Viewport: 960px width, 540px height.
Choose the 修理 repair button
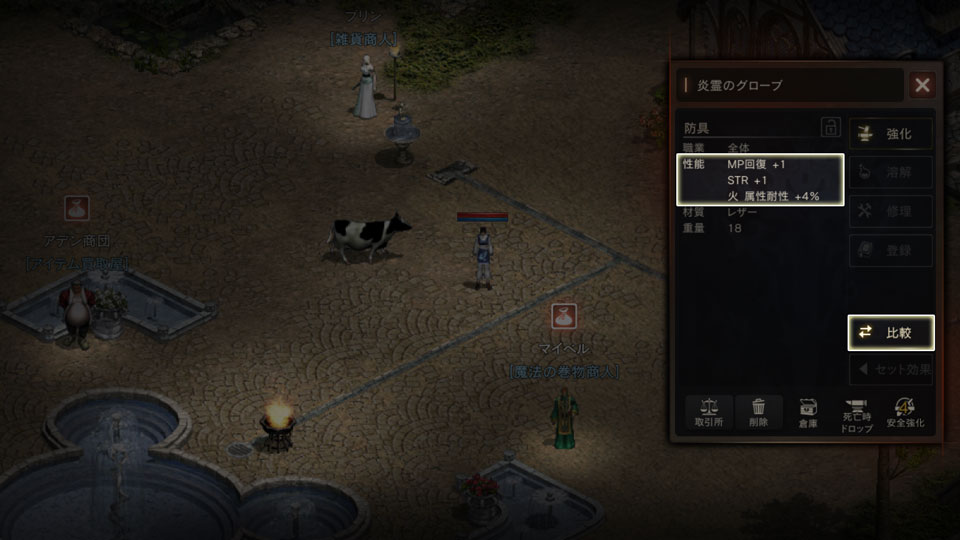(x=891, y=211)
